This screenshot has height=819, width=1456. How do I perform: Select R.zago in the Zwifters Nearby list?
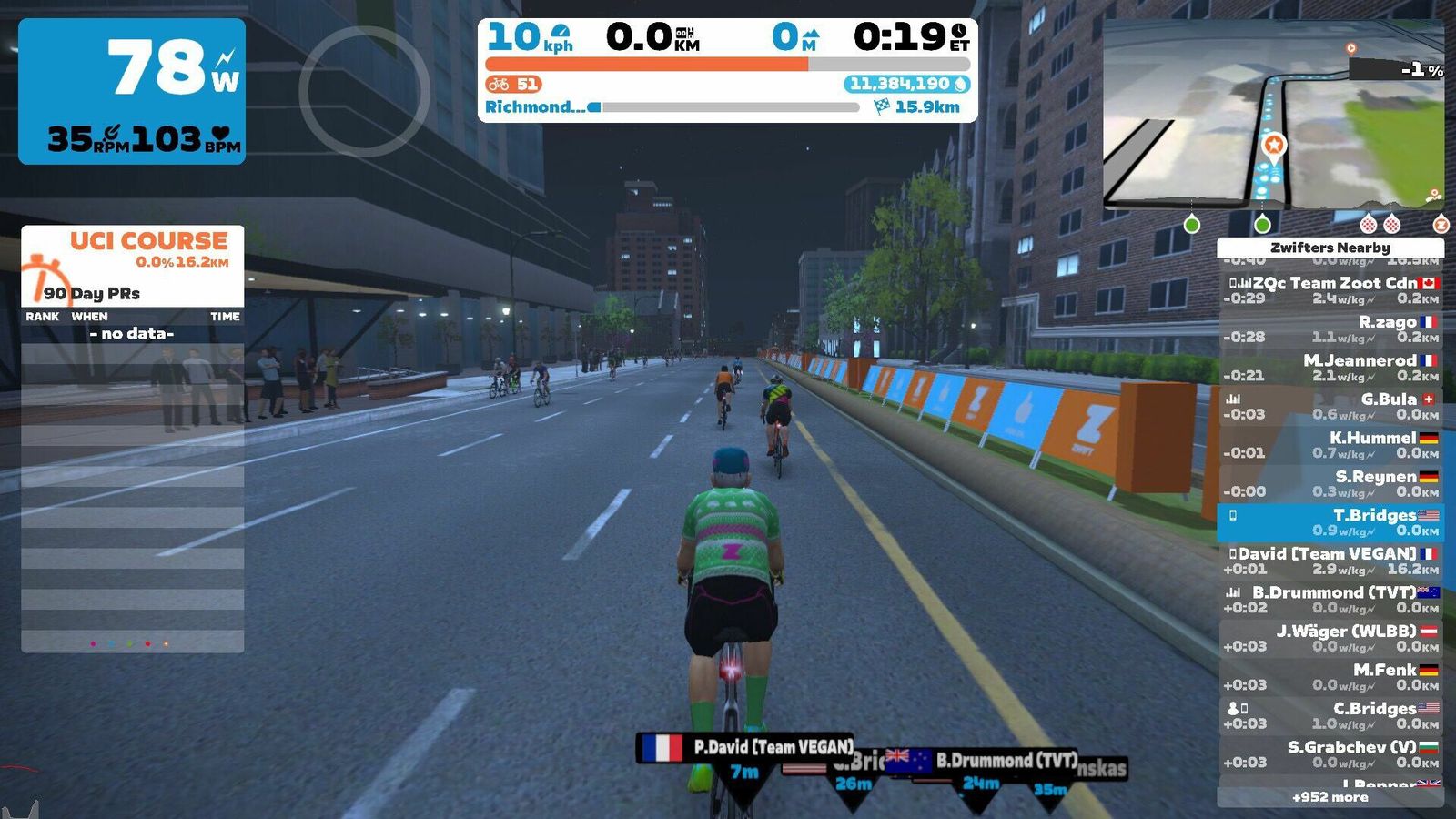[1330, 329]
